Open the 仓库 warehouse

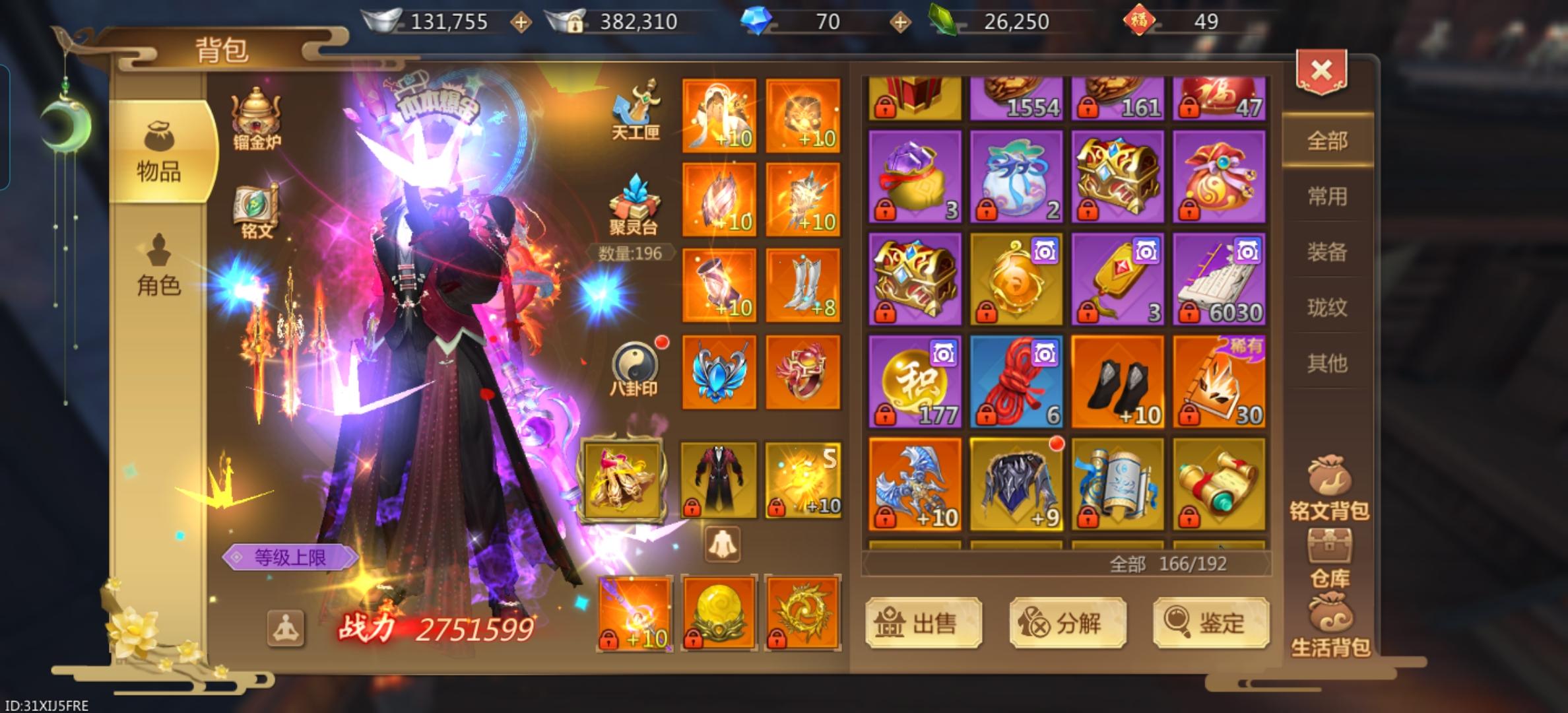tap(1329, 558)
